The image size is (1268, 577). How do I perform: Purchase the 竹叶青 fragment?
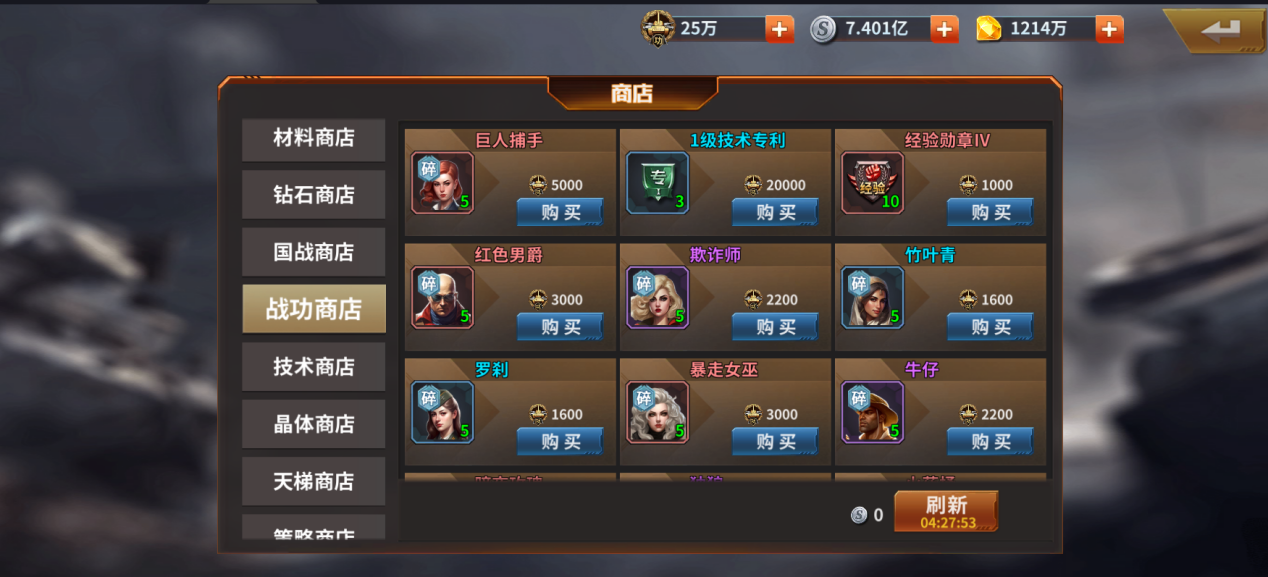(x=989, y=327)
